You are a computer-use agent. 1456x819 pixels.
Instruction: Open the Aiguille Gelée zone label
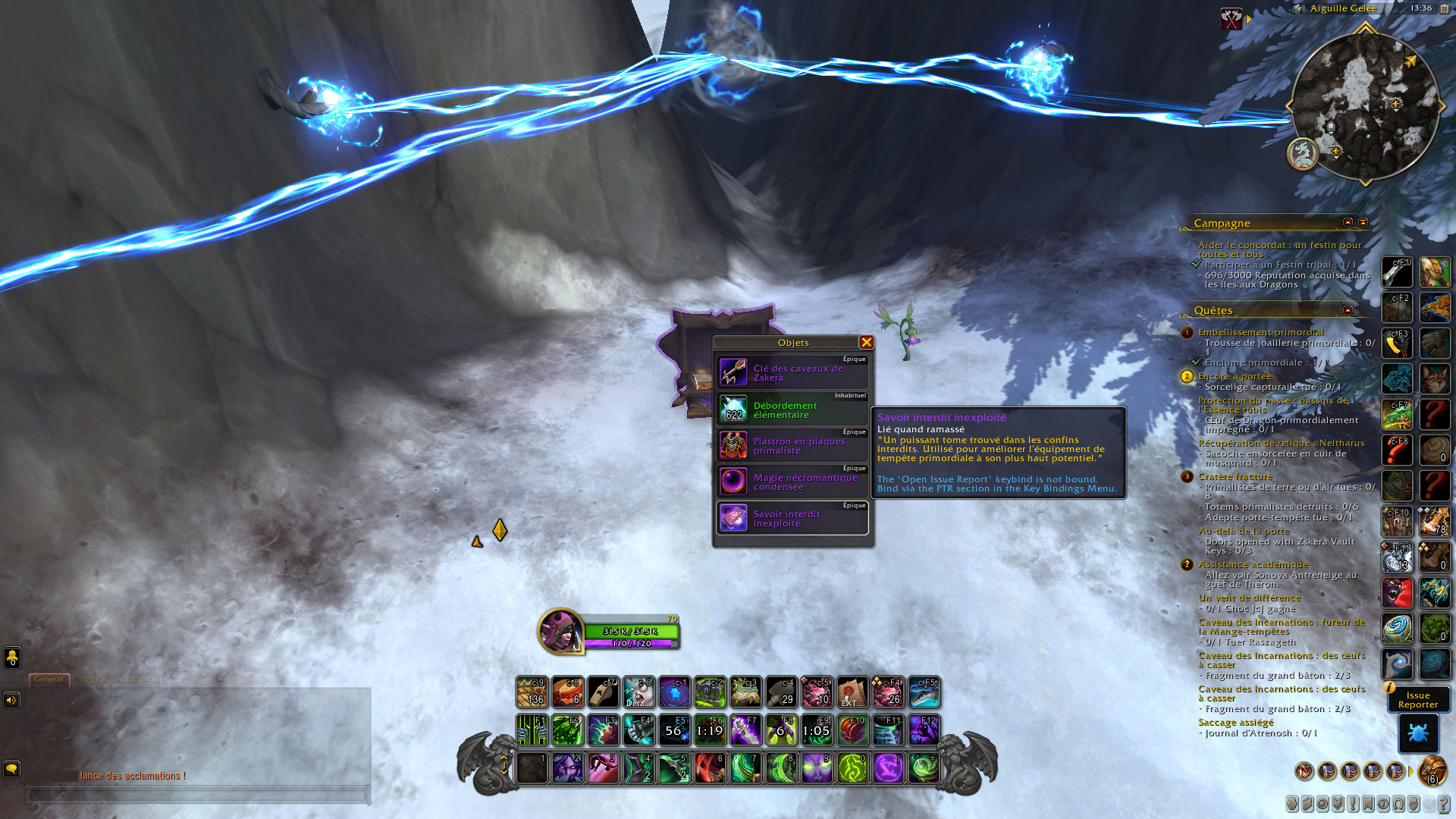tap(1343, 8)
